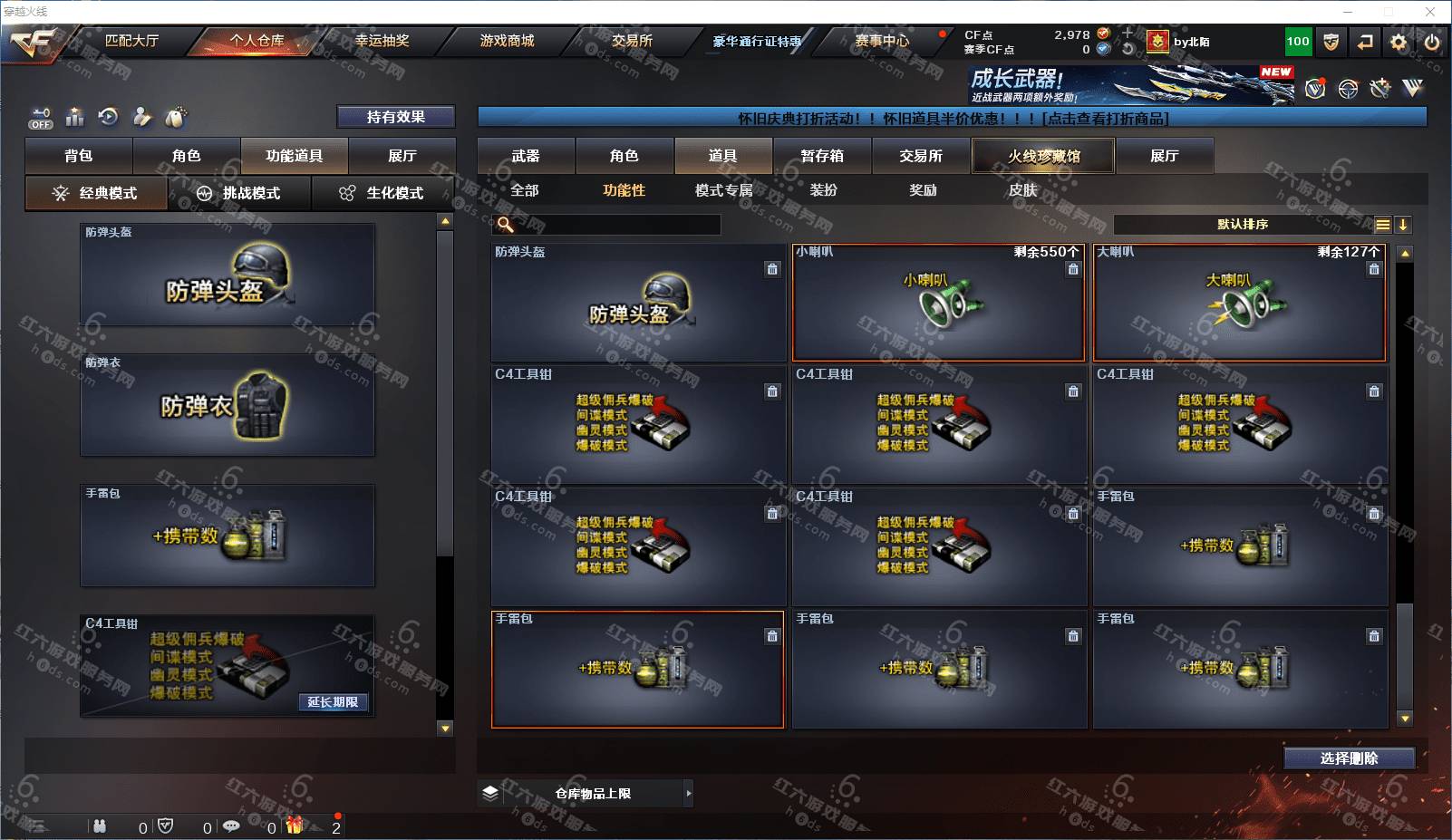The height and width of the screenshot is (840, 1452).
Task: Click the 延长期限 extend button
Action: (x=333, y=702)
